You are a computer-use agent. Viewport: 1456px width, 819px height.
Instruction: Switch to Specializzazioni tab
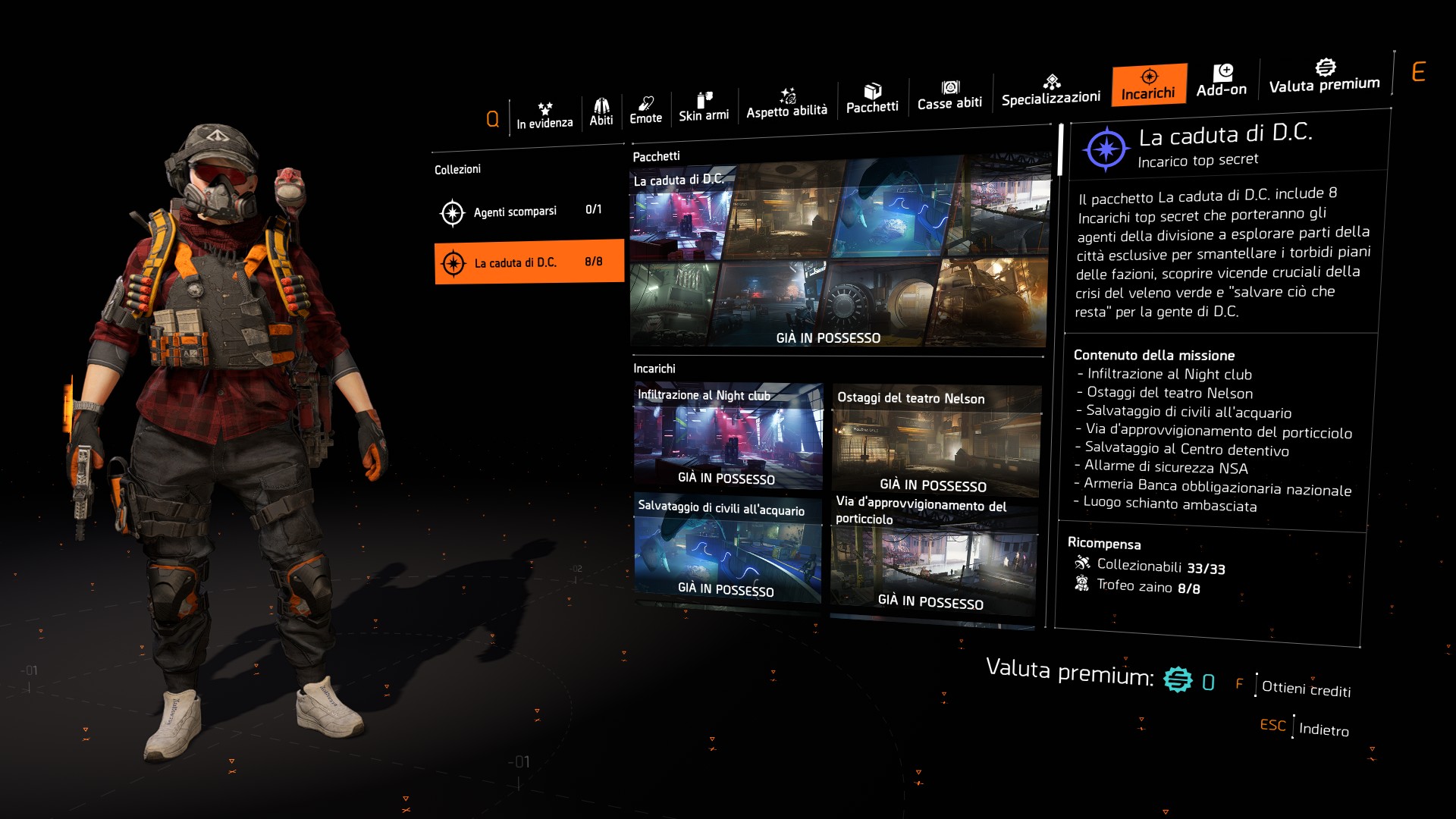1051,90
